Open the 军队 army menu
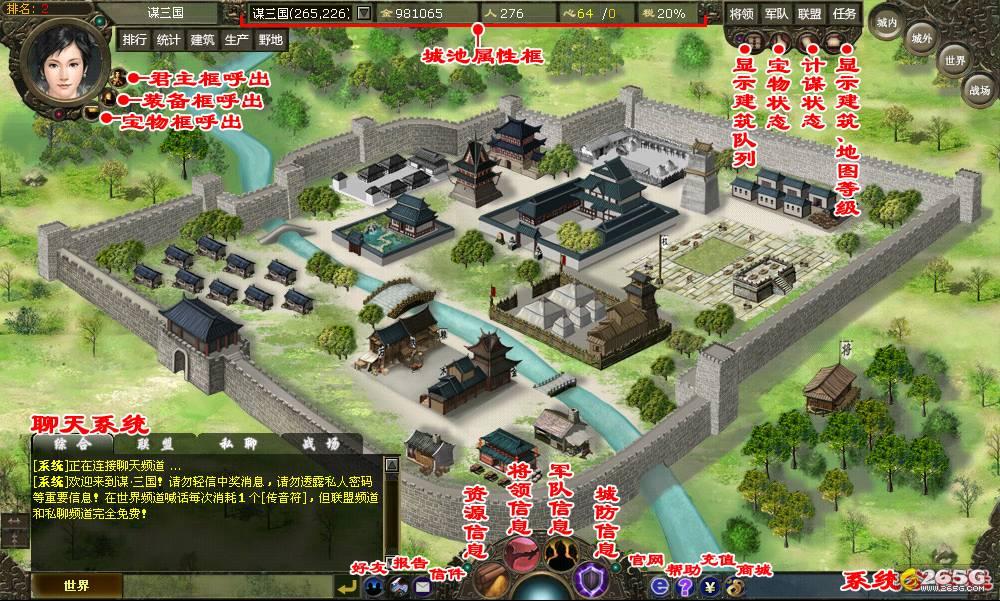The image size is (1000, 601). point(775,14)
